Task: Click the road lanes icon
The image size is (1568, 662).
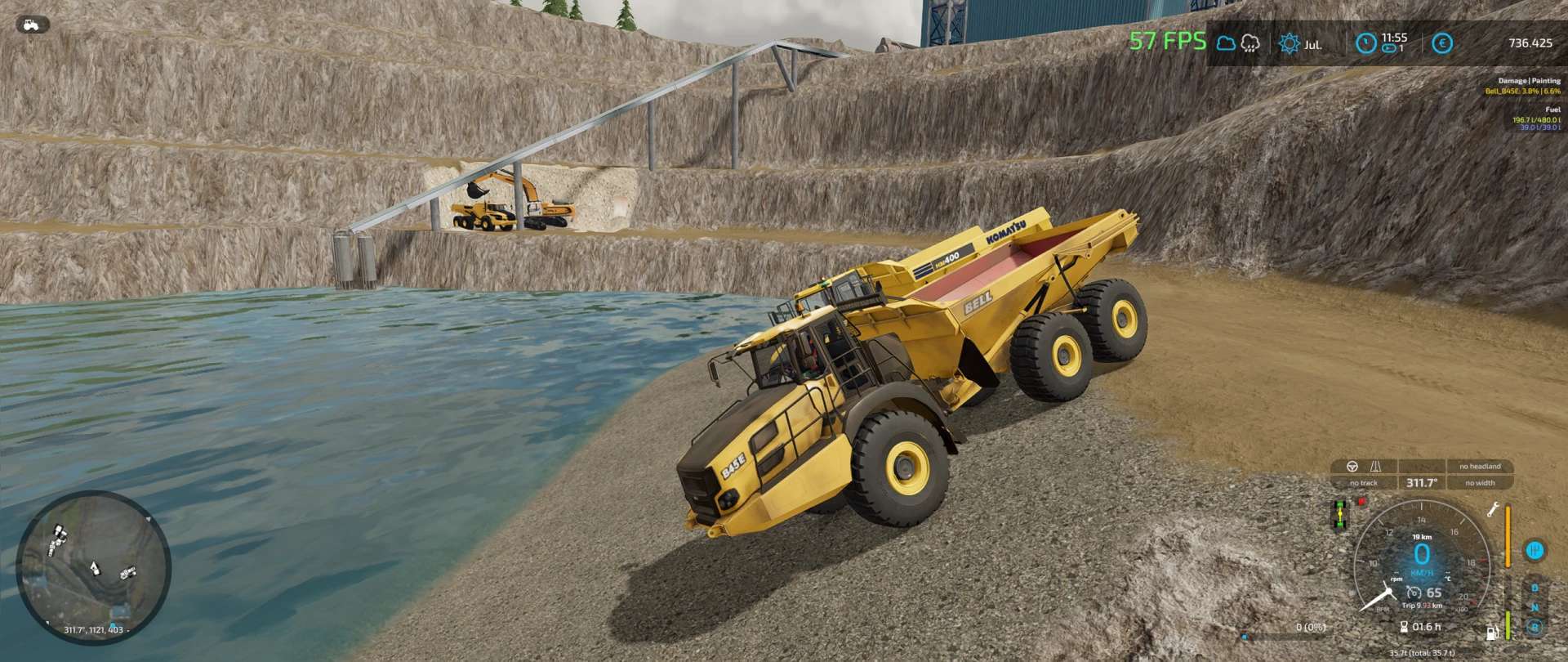Action: coord(1376,466)
